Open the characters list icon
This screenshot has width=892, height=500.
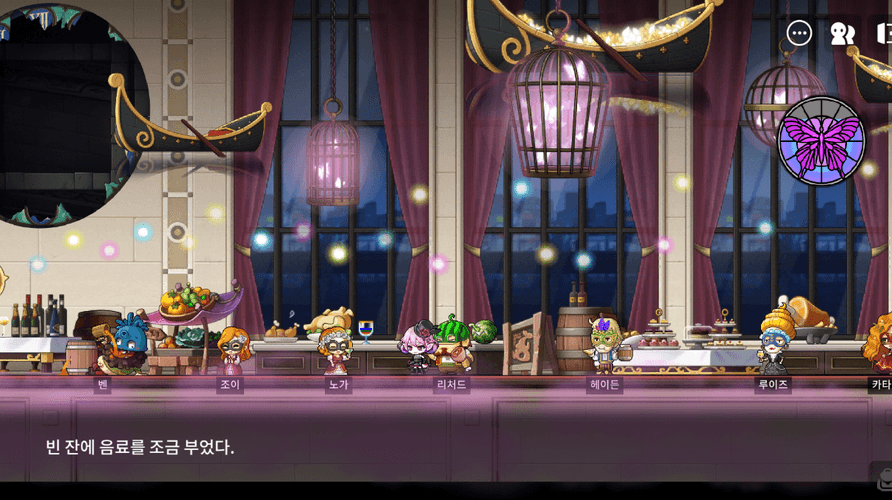point(842,33)
